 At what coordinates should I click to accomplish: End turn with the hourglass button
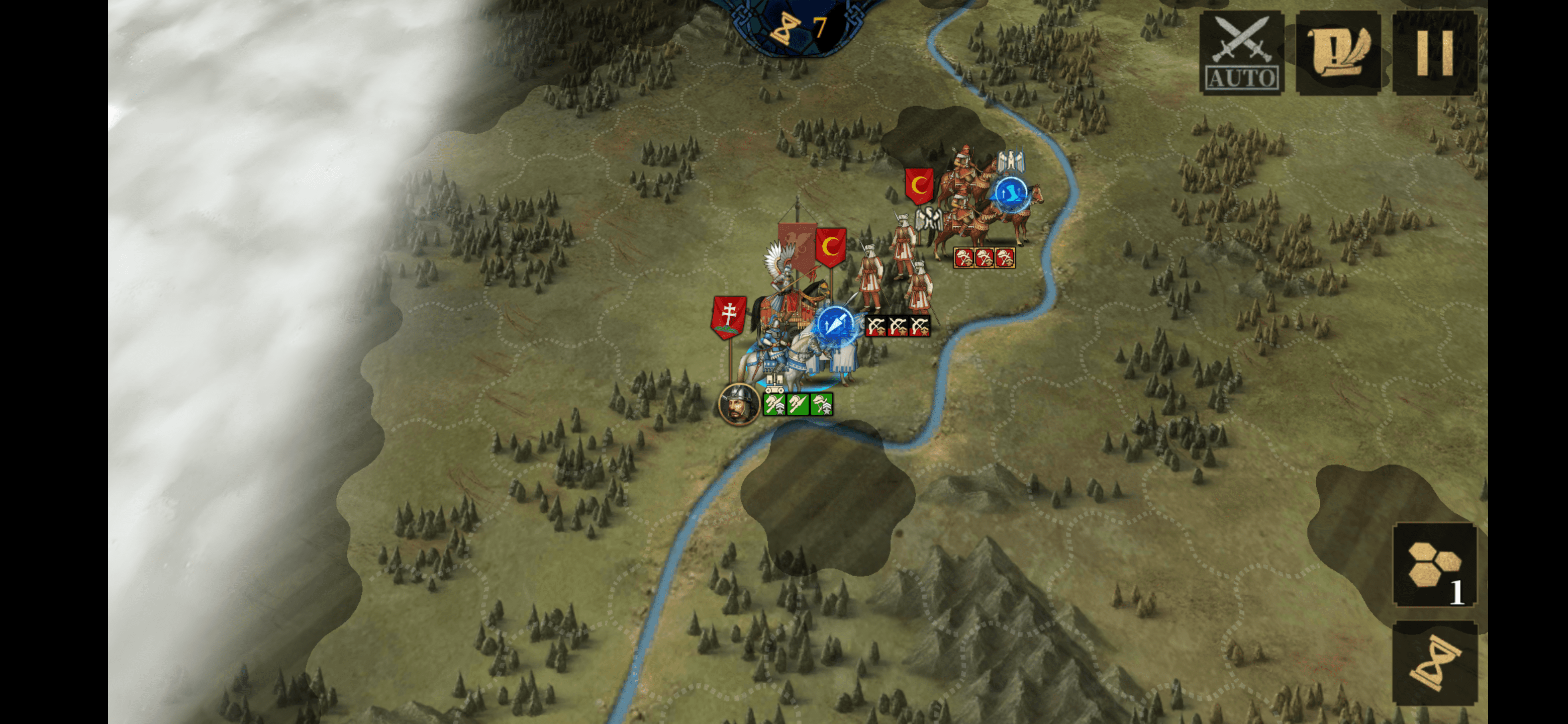(1435, 663)
